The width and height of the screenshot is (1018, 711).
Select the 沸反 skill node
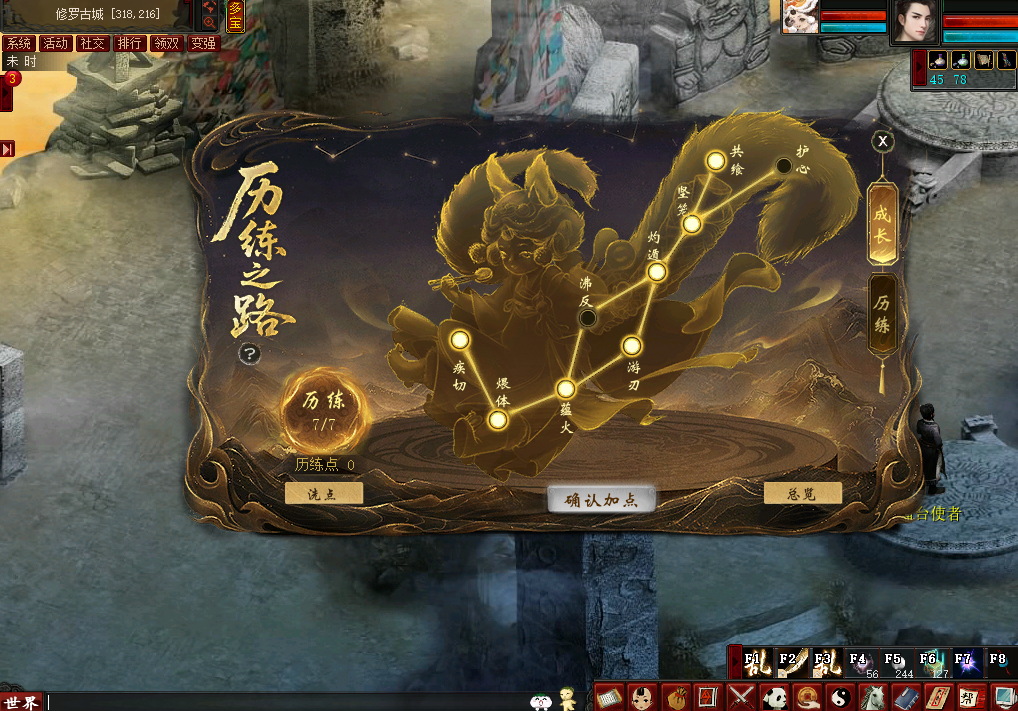click(588, 318)
